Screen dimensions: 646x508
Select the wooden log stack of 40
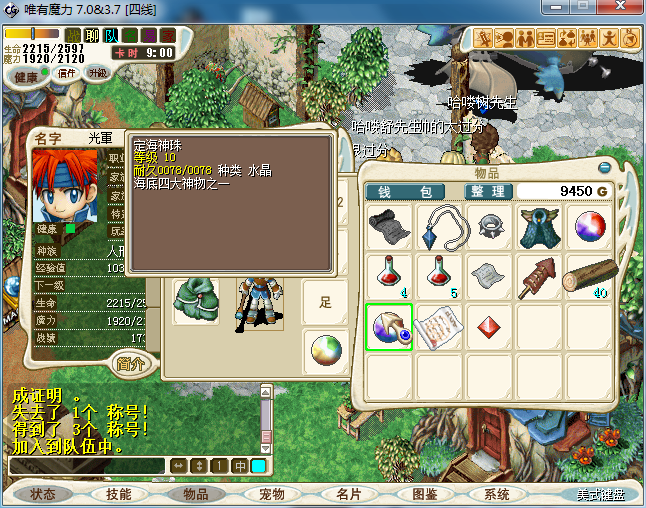tap(588, 274)
